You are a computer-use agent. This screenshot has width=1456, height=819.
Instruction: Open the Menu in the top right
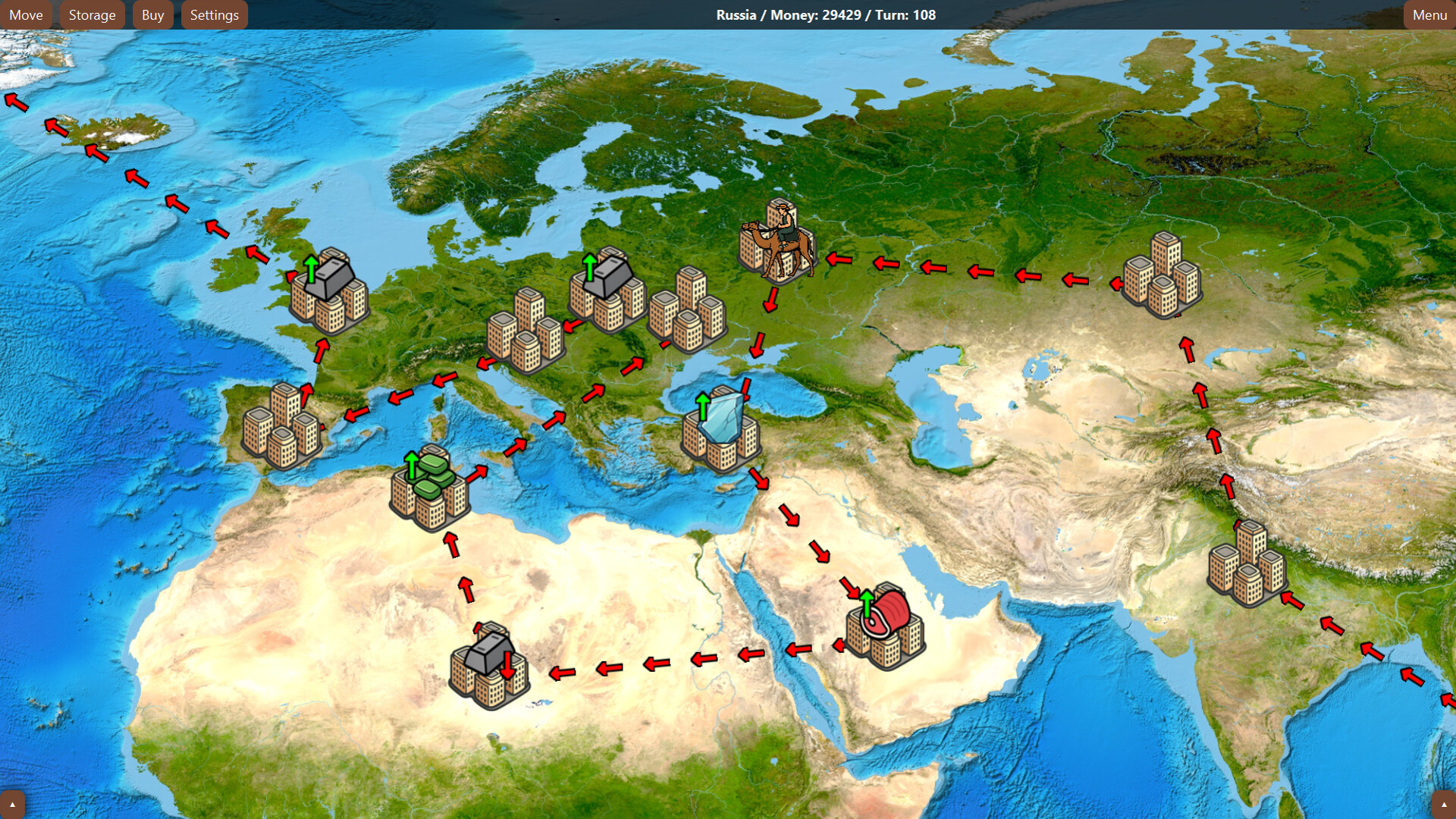(1429, 14)
